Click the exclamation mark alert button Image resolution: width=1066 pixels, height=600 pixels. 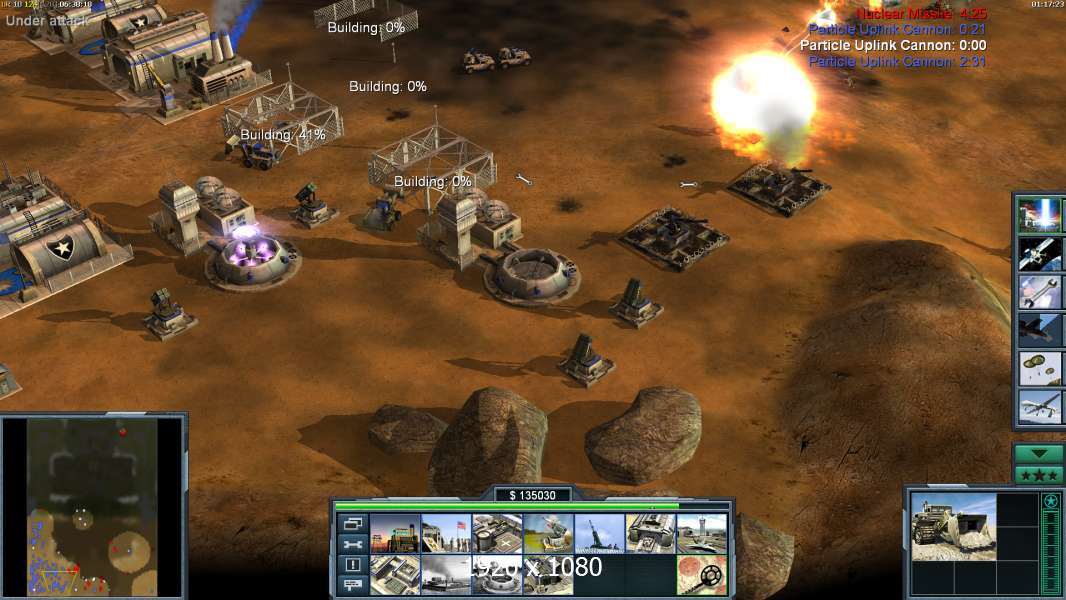click(x=352, y=565)
